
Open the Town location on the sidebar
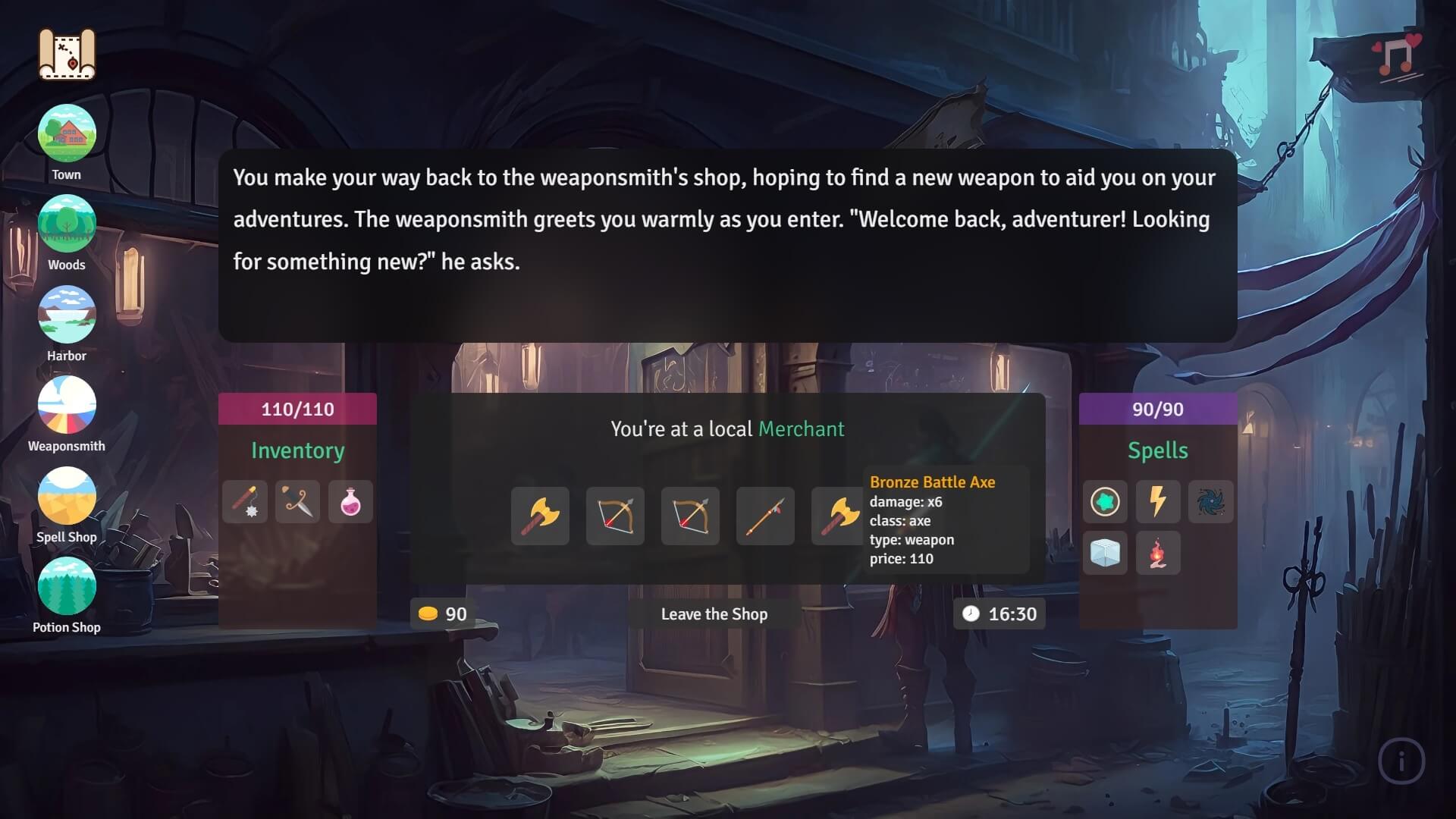point(66,133)
